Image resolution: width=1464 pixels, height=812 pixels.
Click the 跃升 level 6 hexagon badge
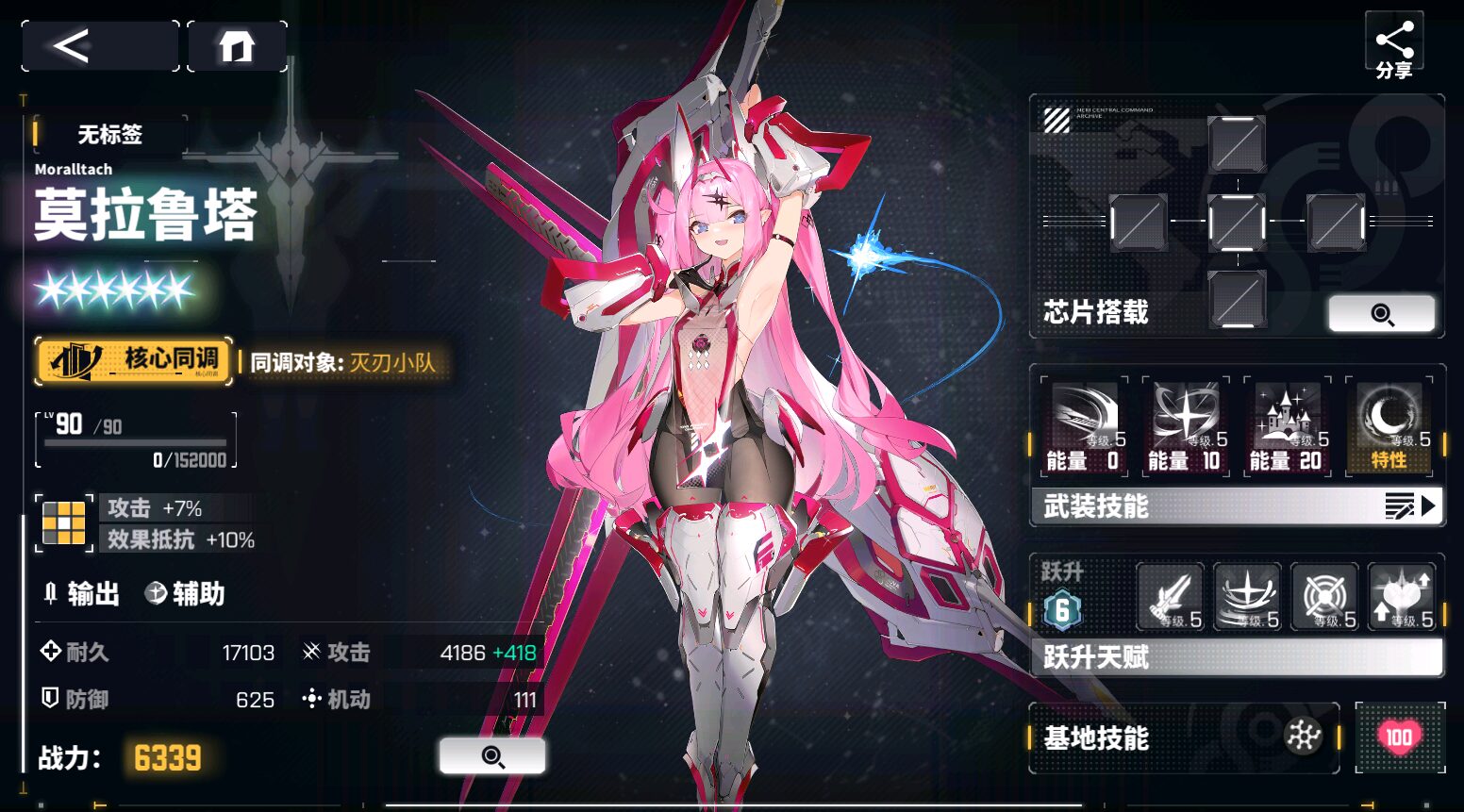coord(1062,610)
